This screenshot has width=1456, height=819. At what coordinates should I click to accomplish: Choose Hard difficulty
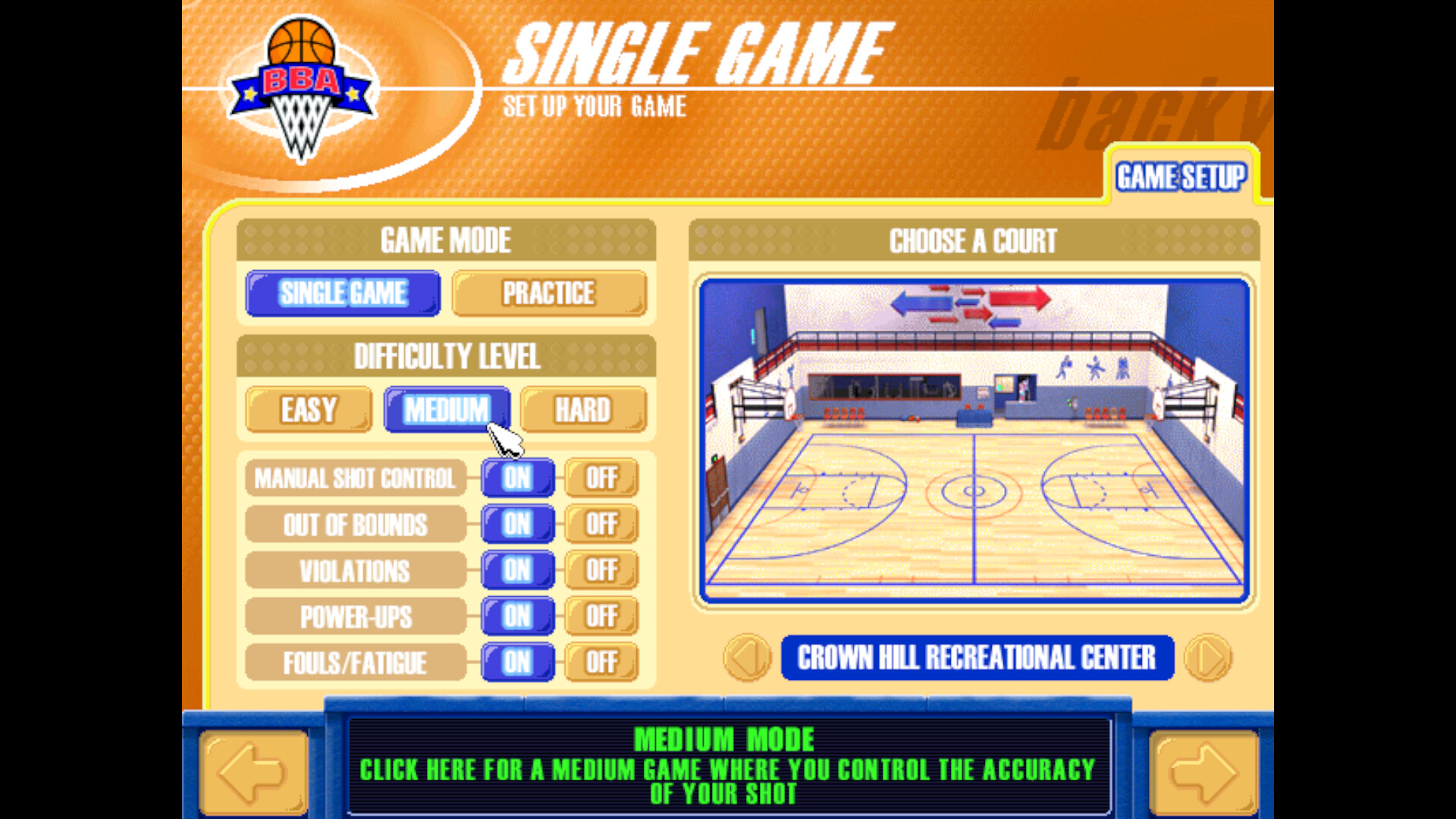(x=584, y=409)
